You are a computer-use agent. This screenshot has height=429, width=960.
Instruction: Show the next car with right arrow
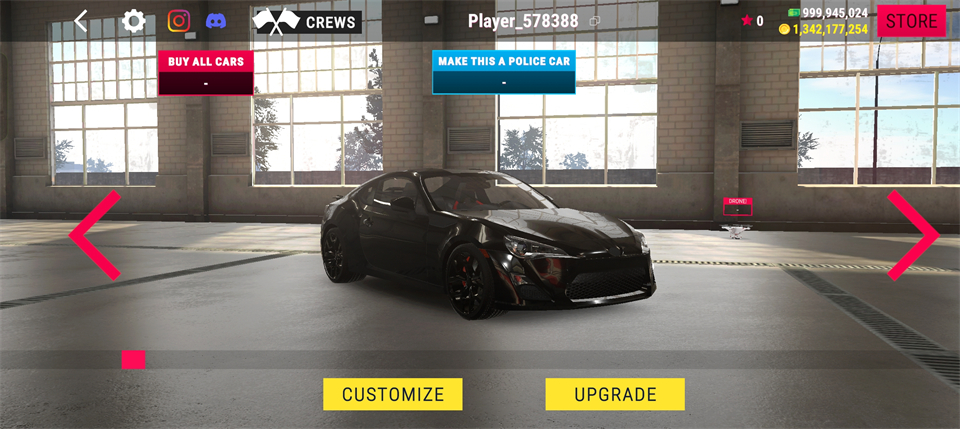[x=913, y=235]
